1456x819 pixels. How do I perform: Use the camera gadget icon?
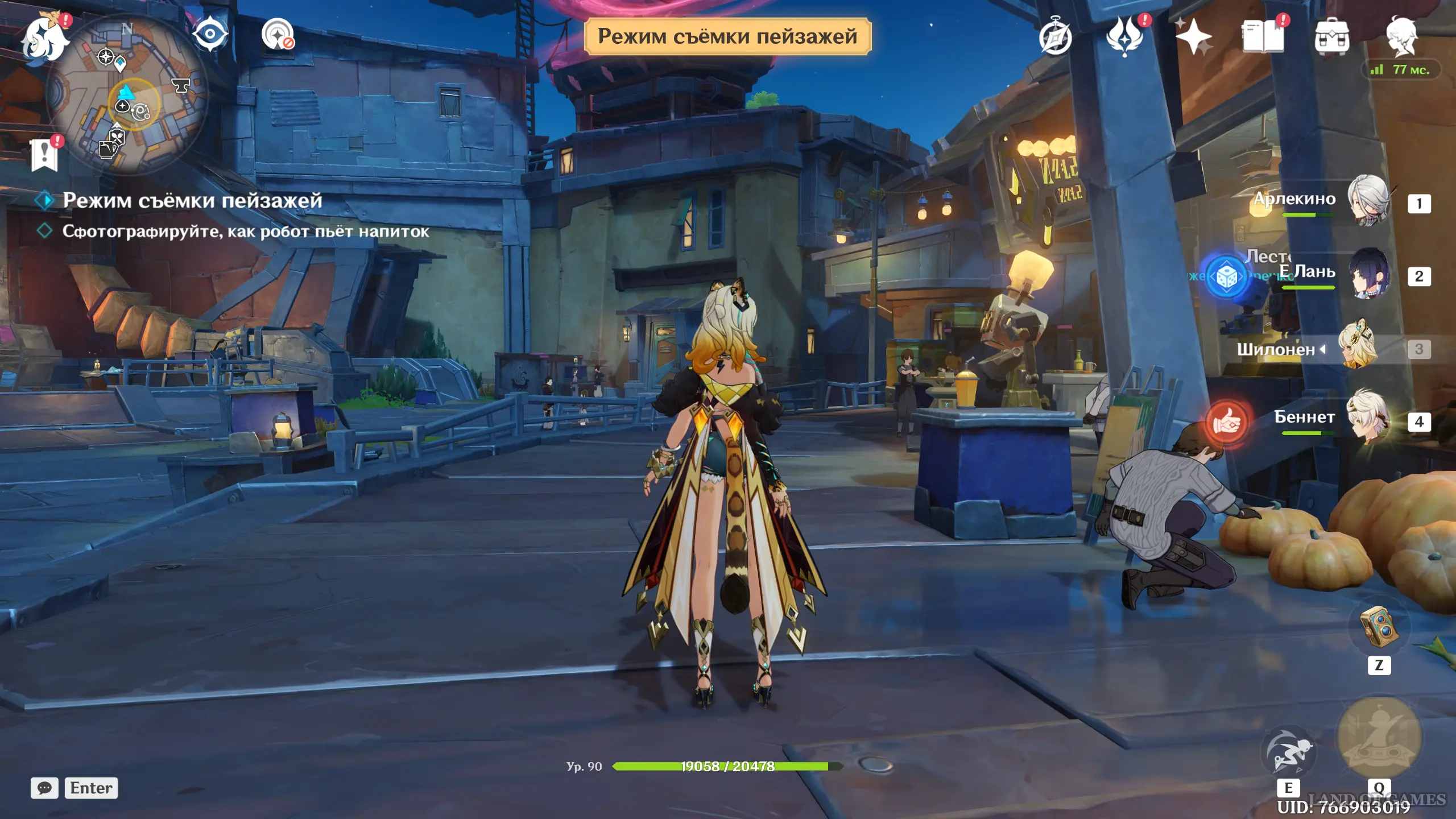pyautogui.click(x=1379, y=627)
